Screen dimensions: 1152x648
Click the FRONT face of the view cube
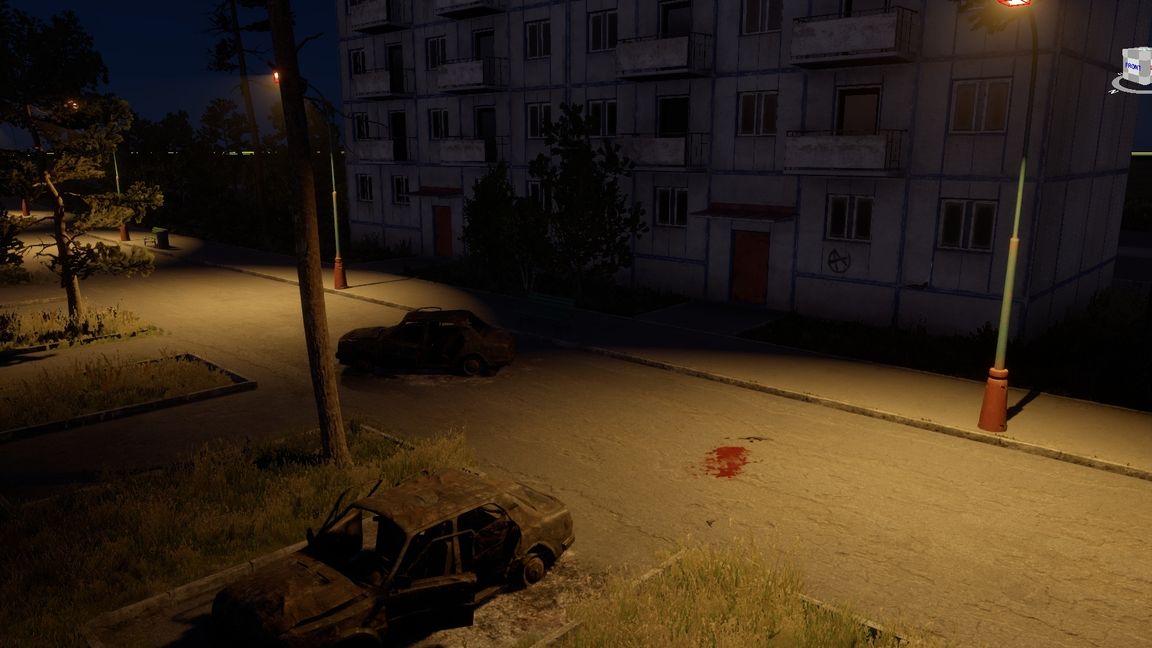point(1132,67)
